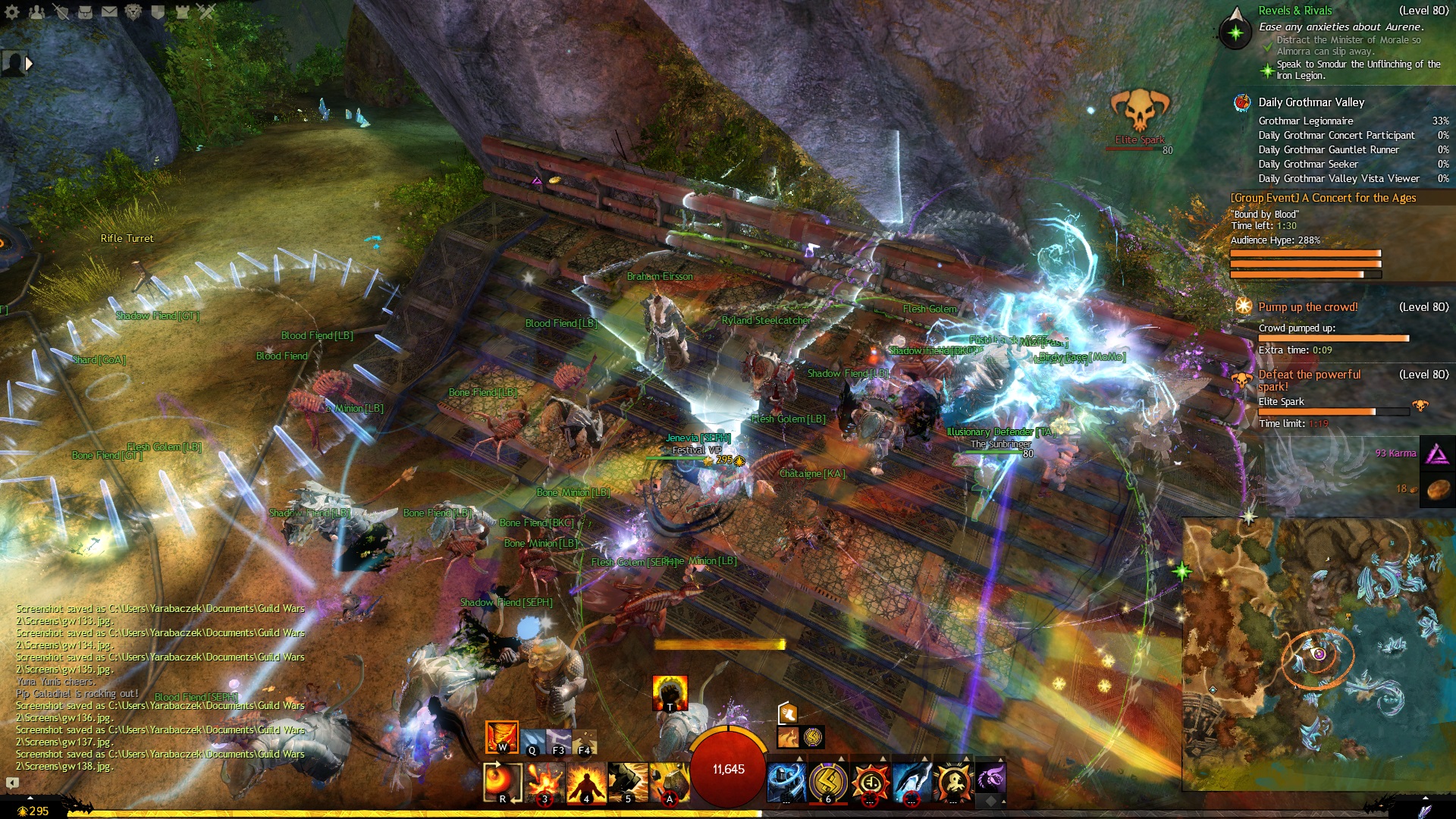Open the World vs World castle icon
This screenshot has height=819, width=1456.
182,11
